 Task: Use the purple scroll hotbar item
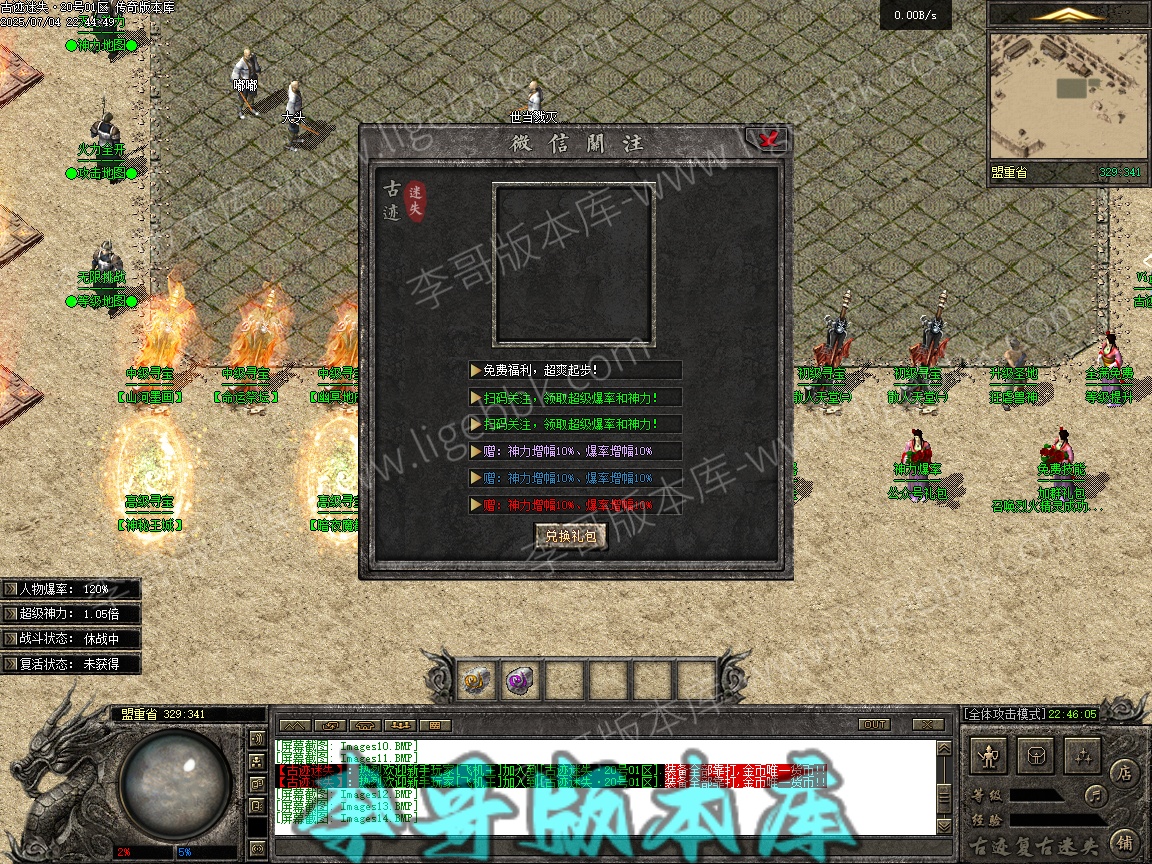coord(521,681)
